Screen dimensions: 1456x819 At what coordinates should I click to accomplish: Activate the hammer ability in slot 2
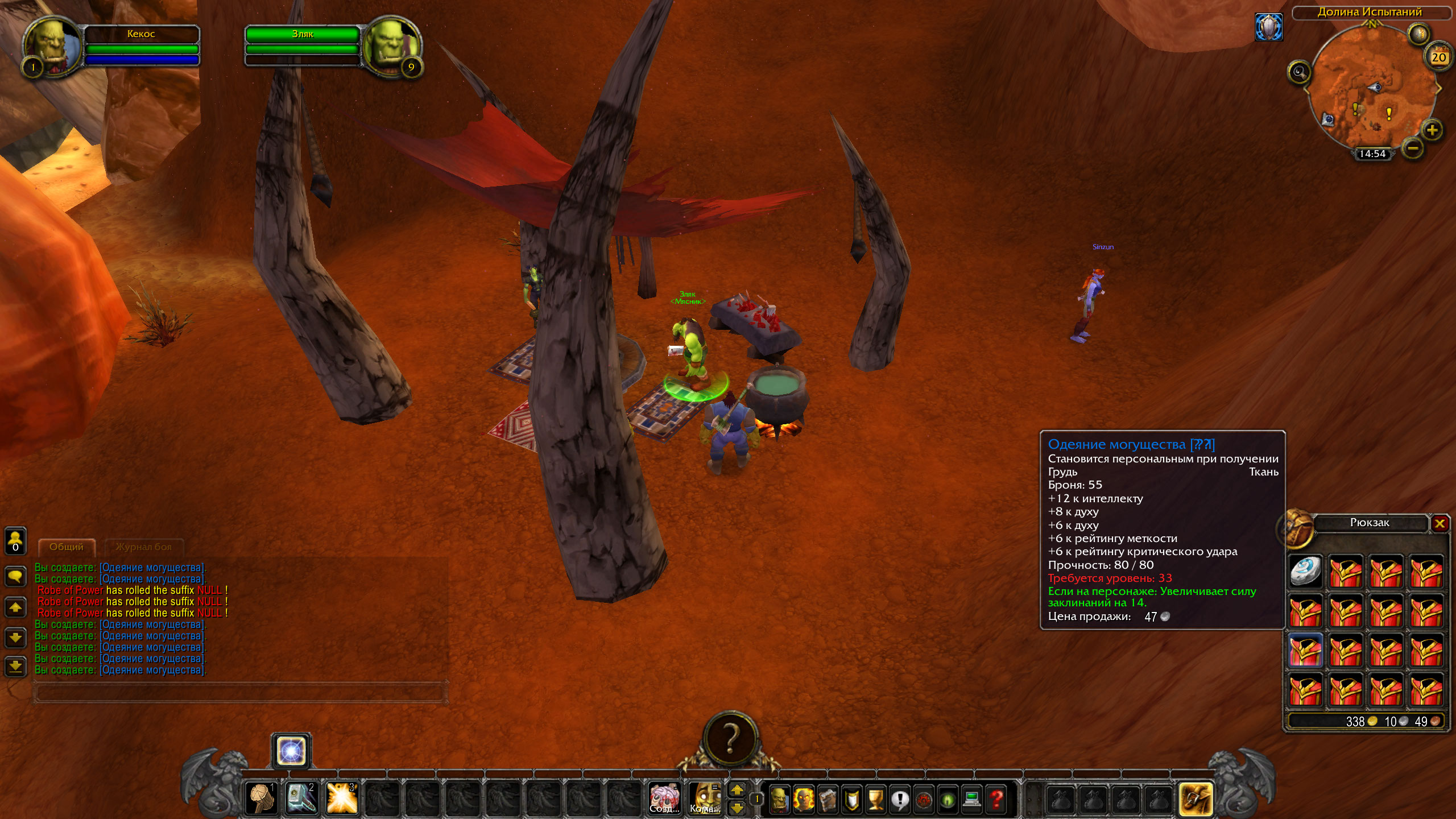301,798
